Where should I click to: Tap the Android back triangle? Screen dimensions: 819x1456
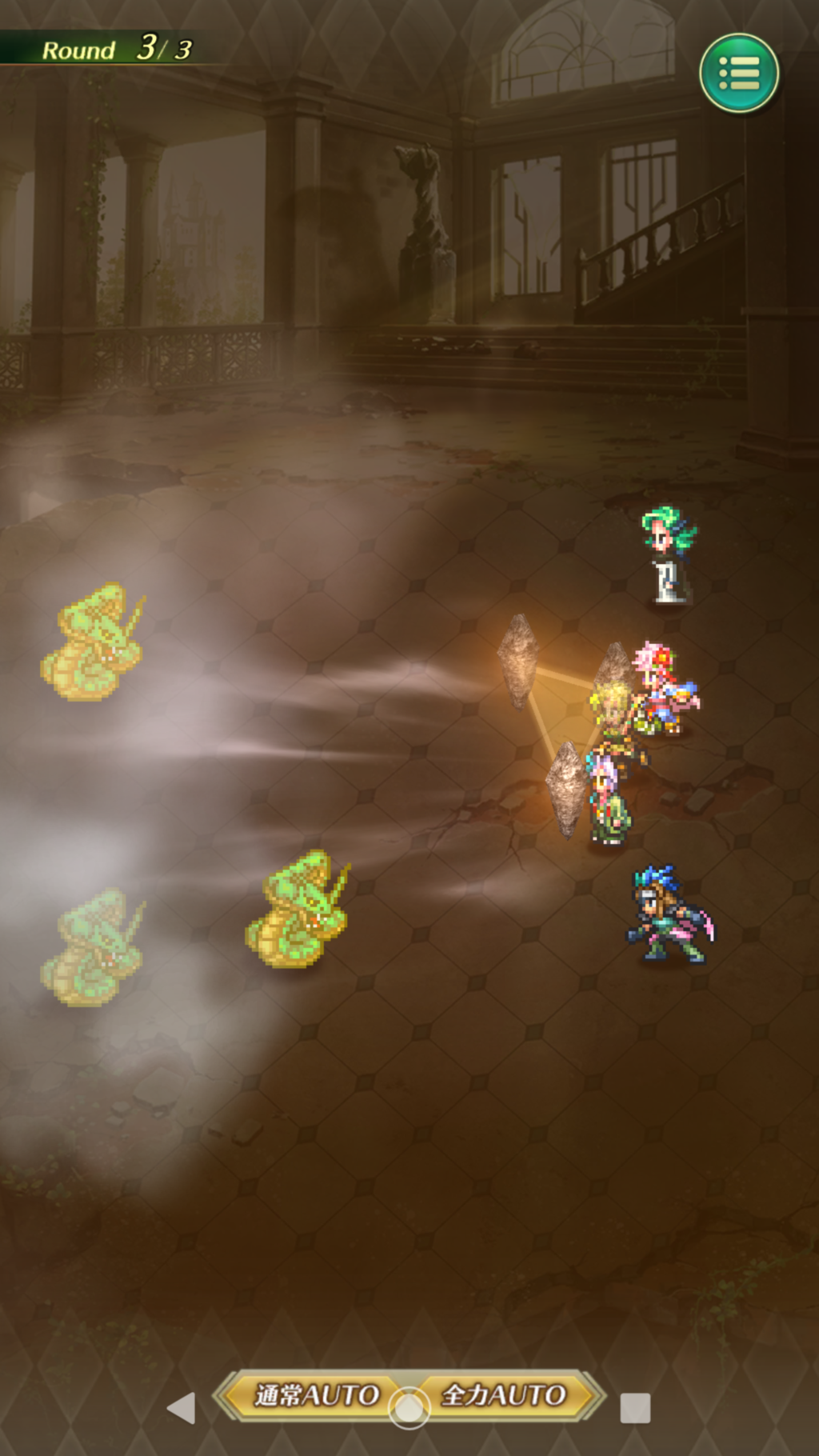click(182, 1408)
